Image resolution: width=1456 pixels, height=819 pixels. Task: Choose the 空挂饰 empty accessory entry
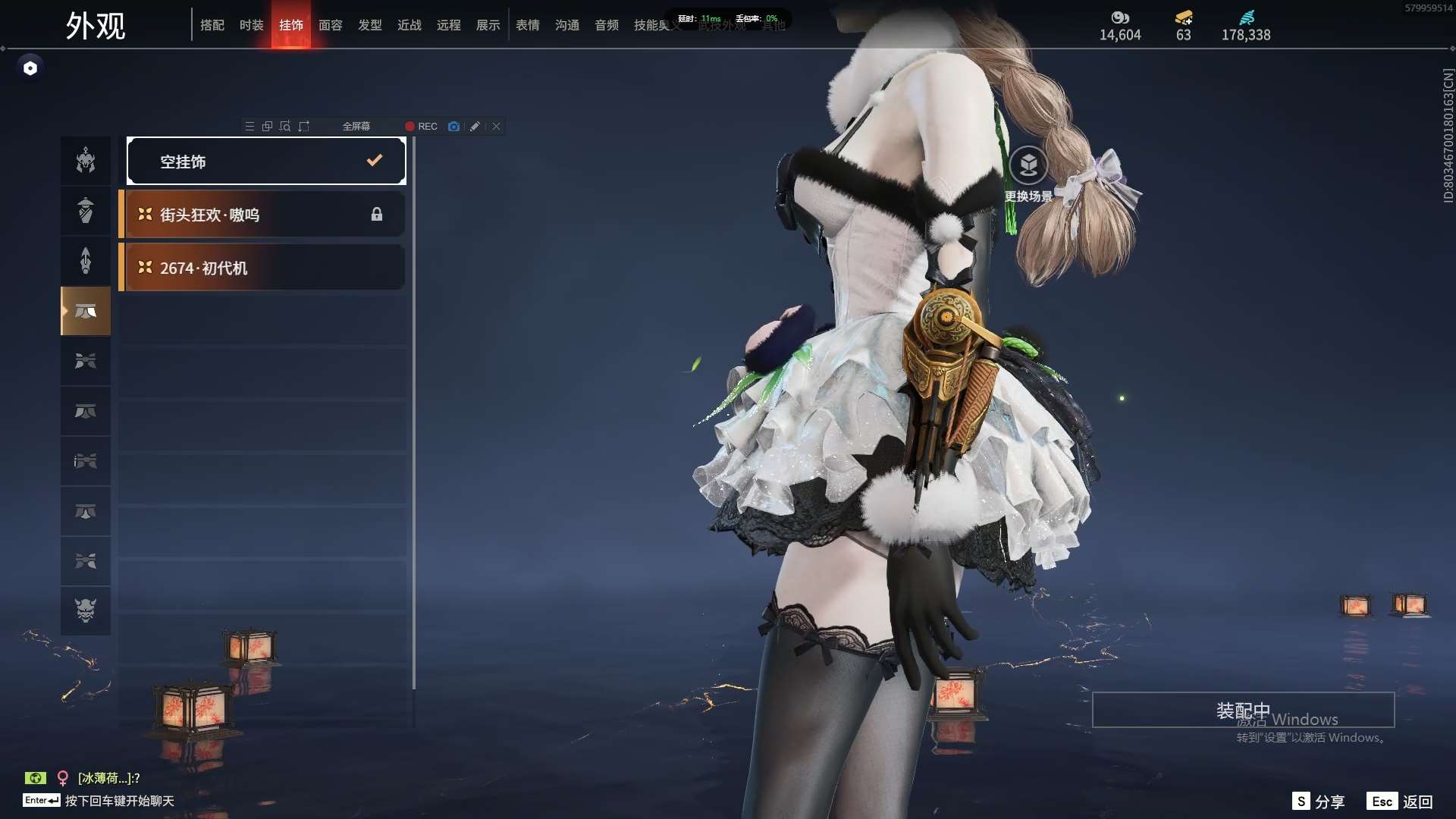(x=266, y=161)
